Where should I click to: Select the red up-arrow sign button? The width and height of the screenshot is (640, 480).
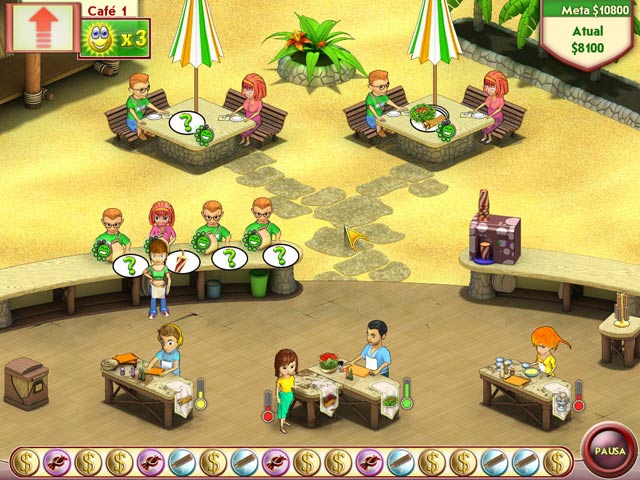(41, 27)
